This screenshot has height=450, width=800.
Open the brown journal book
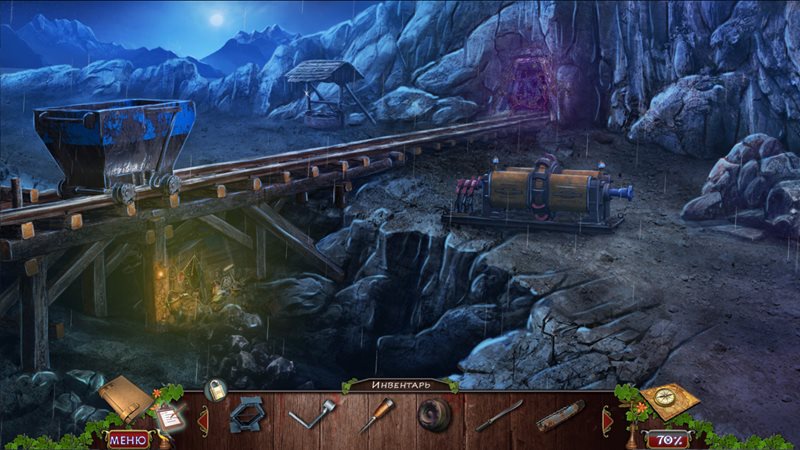[124, 397]
